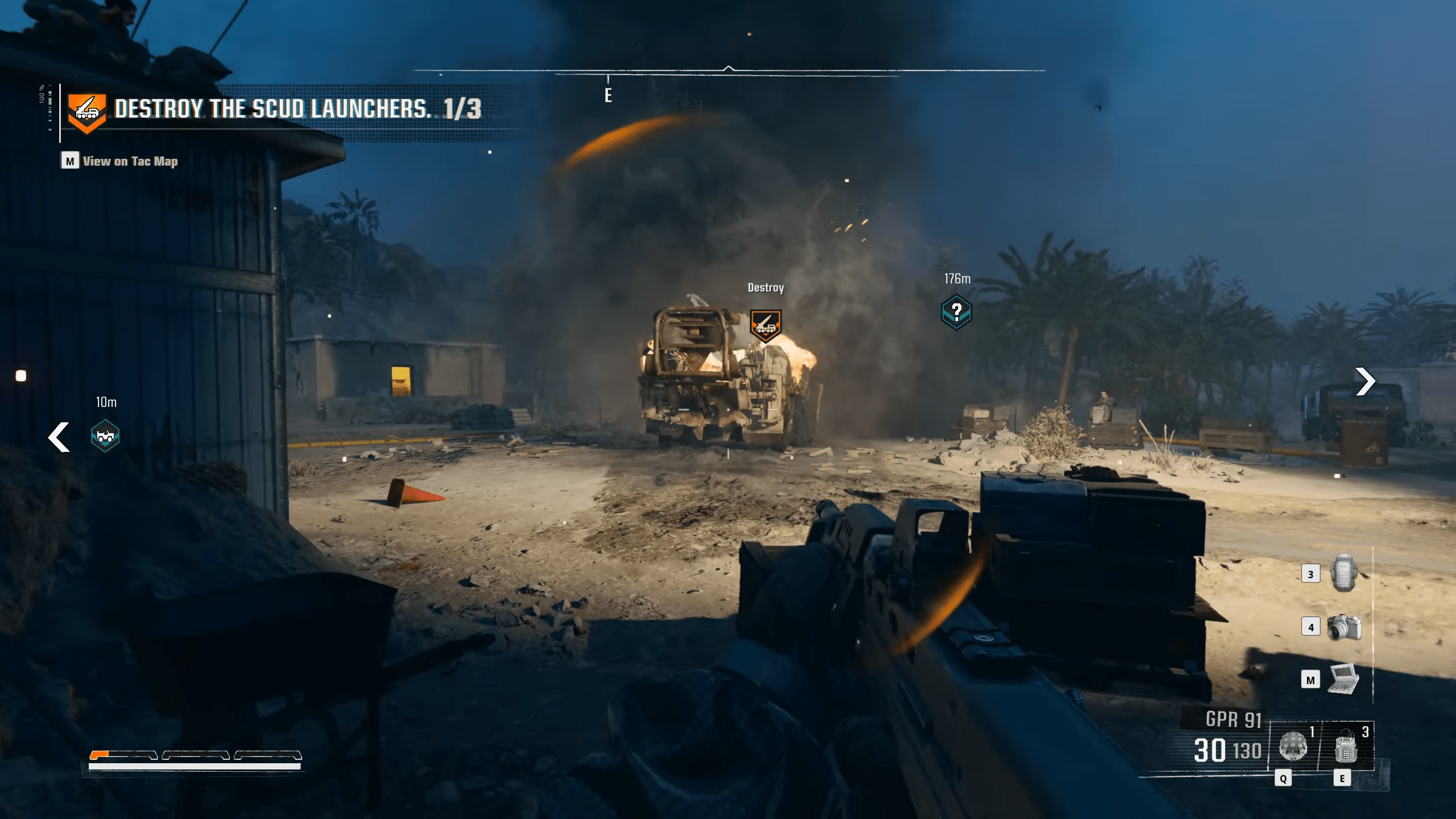
Task: Choose the camera gadget icon
Action: (1344, 627)
